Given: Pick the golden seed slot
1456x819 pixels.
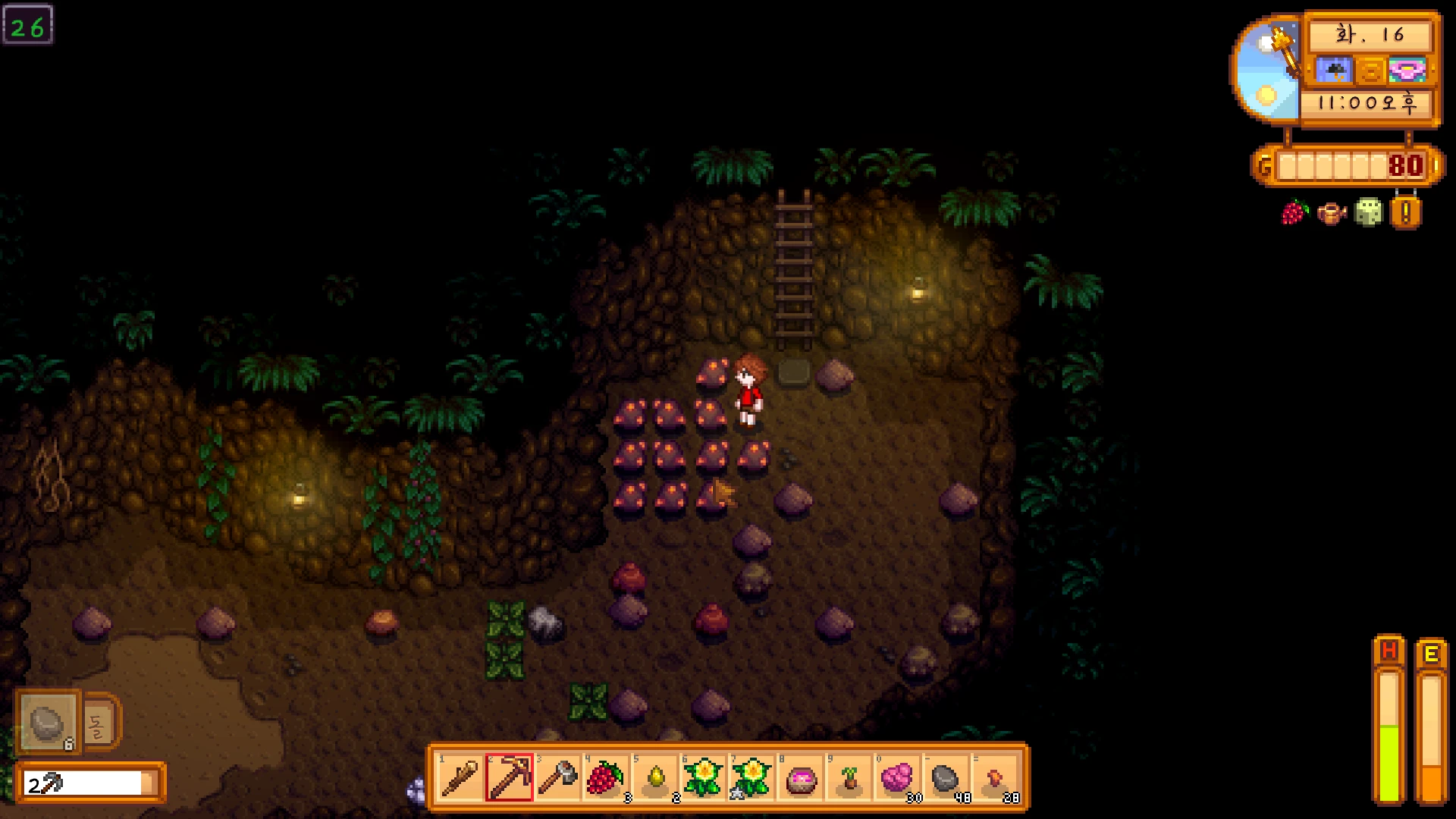Looking at the screenshot, I should click(x=654, y=778).
